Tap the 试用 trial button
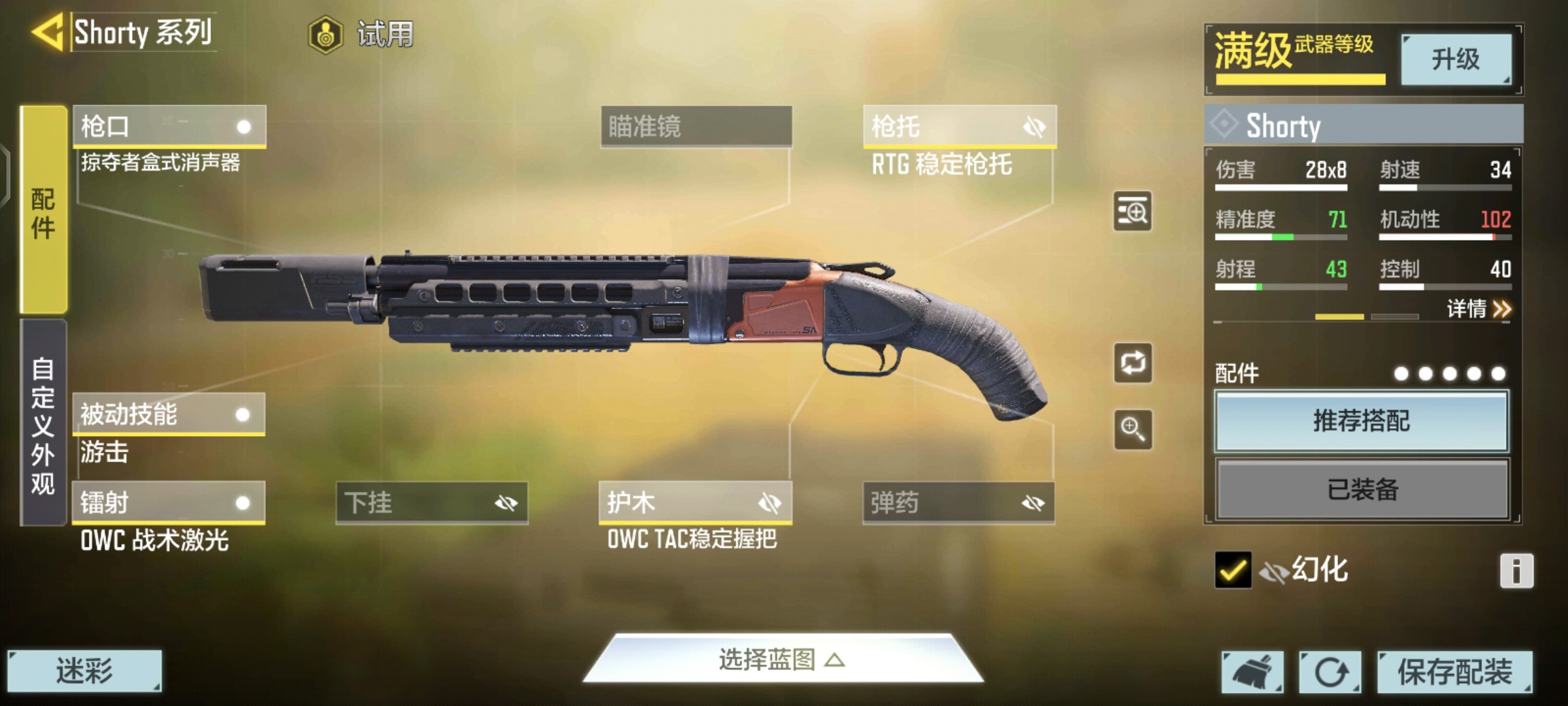Viewport: 1568px width, 706px height. 363,34
